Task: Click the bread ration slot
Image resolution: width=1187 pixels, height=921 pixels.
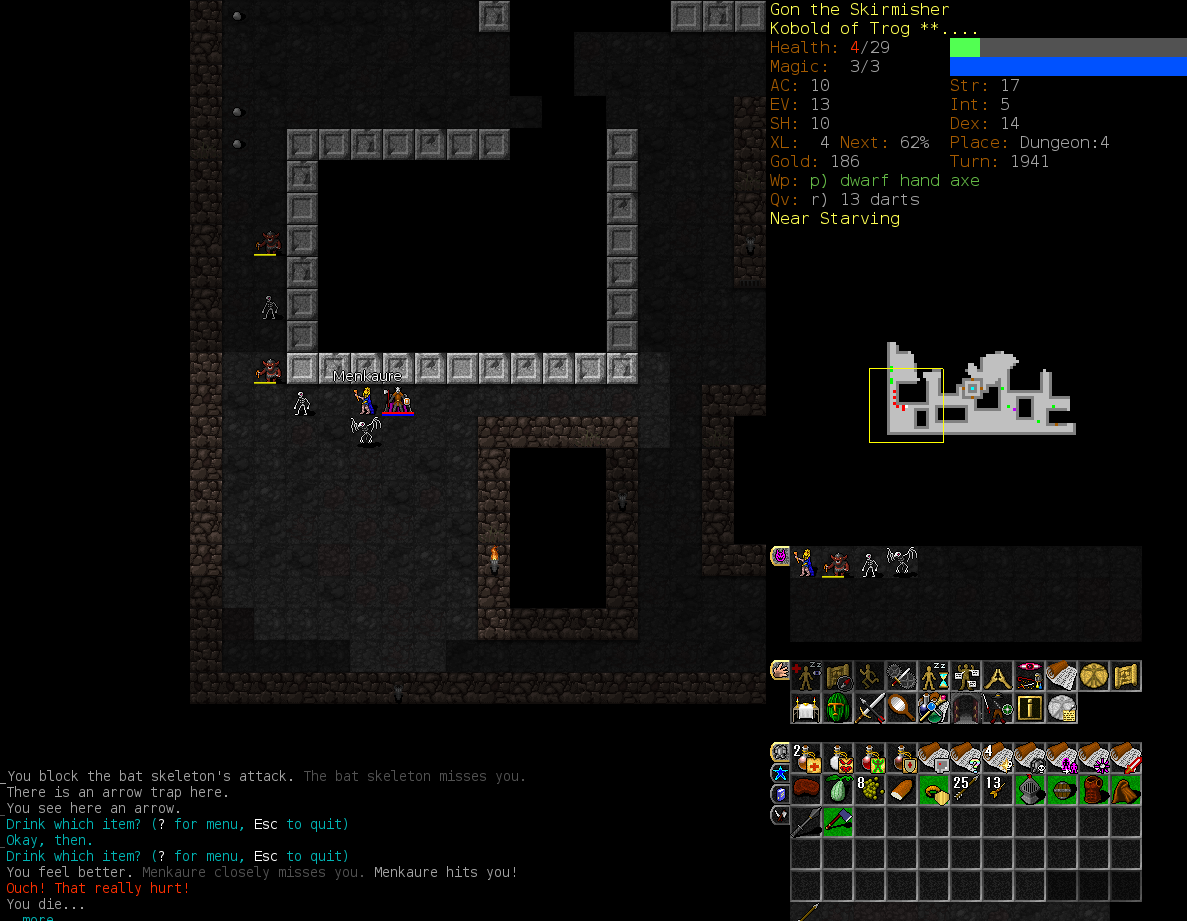Action: point(902,790)
